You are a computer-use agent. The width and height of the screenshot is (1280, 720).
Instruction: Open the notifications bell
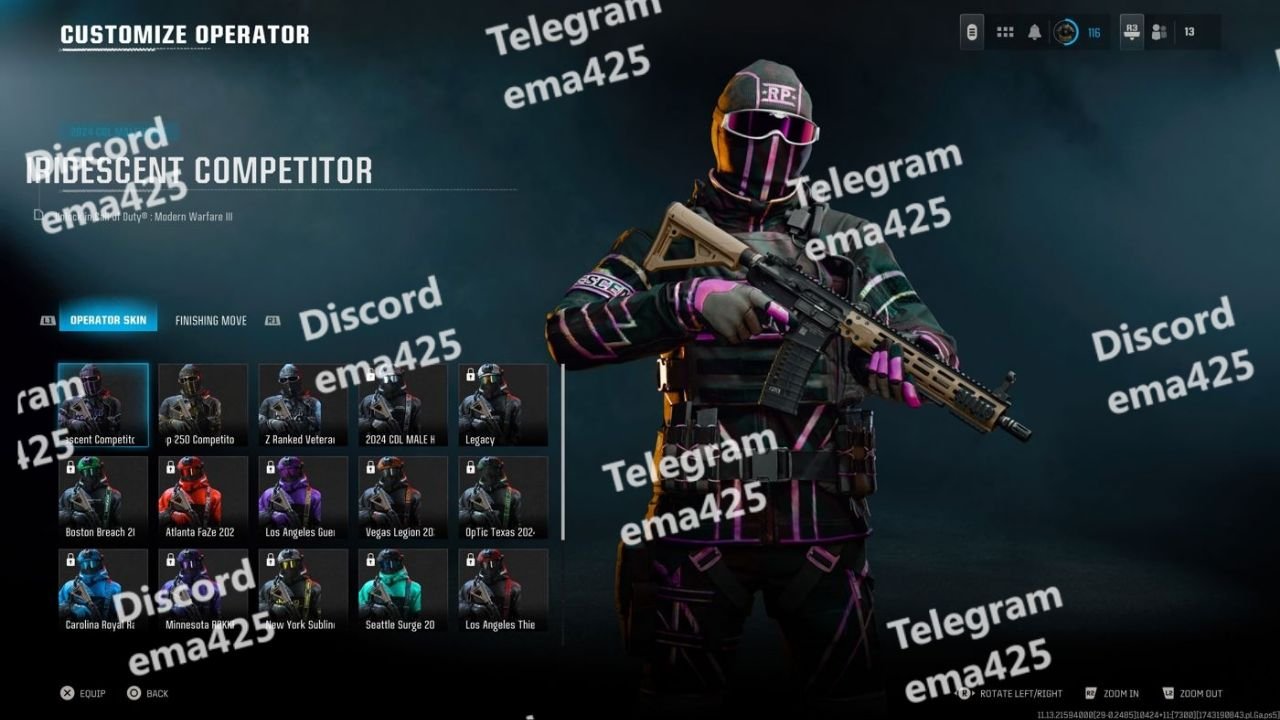1035,32
